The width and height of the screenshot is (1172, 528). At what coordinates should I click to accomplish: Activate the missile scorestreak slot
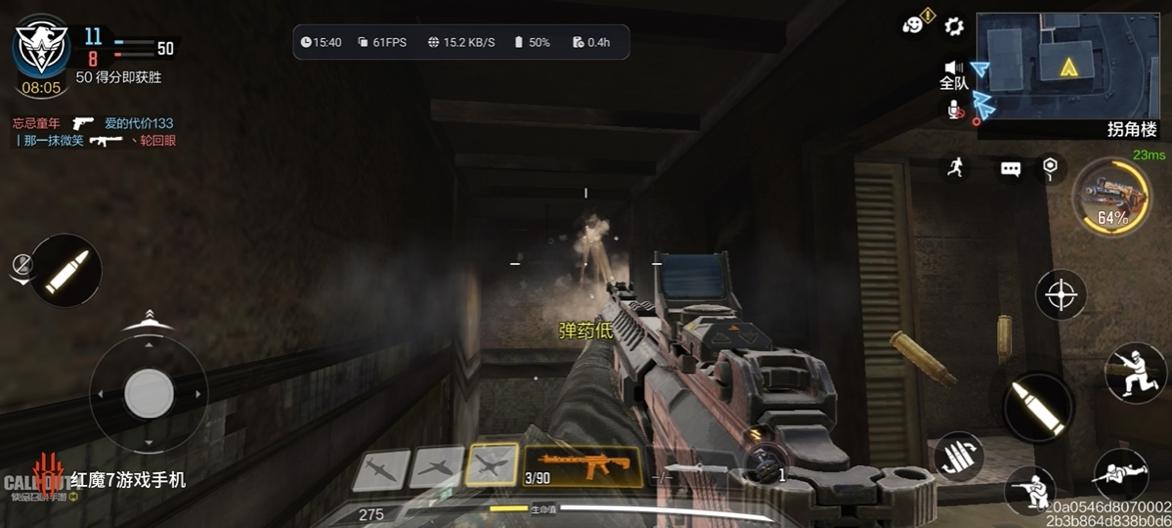[381, 470]
